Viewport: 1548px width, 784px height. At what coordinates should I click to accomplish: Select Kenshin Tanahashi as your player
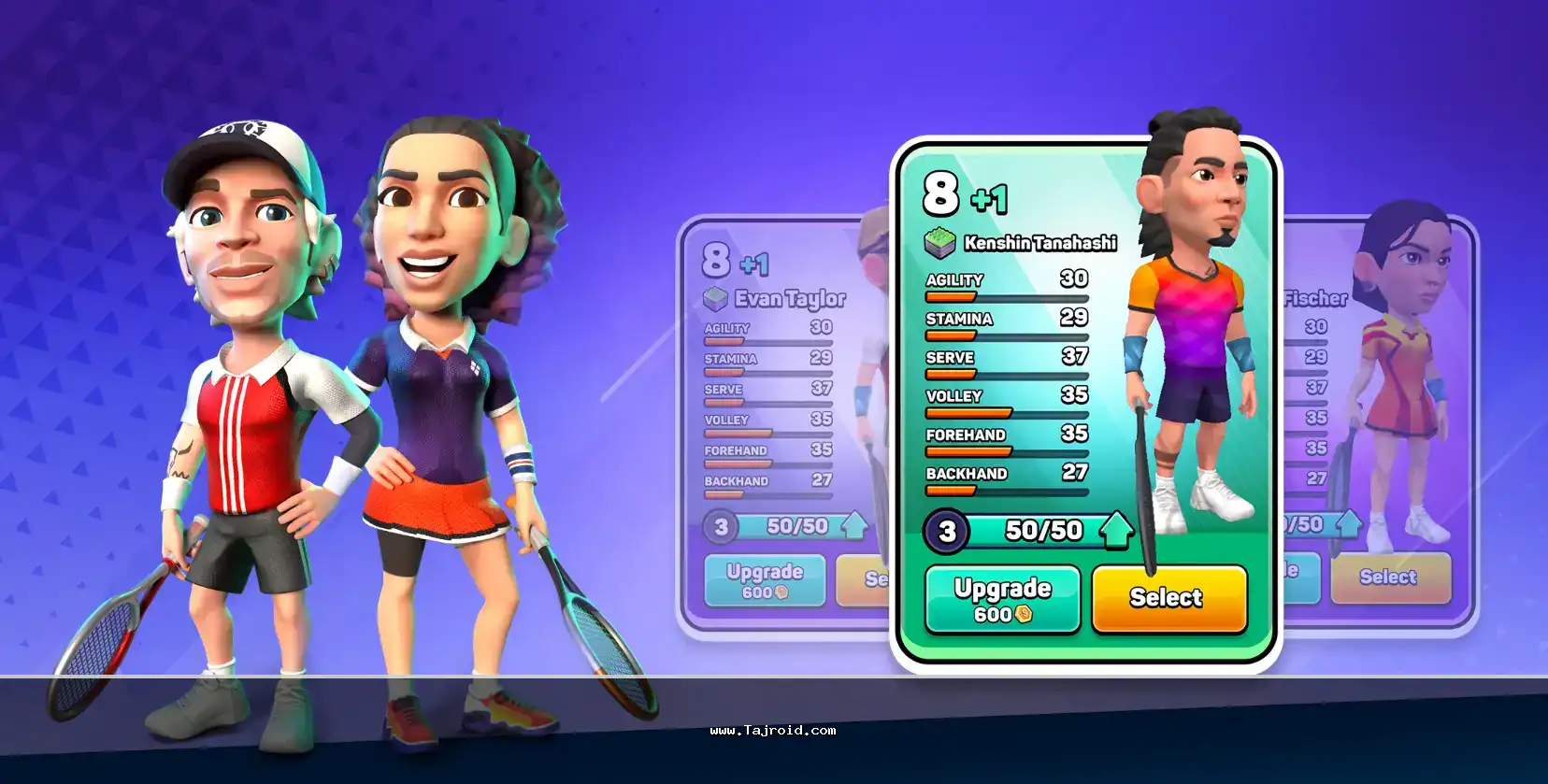tap(1168, 598)
